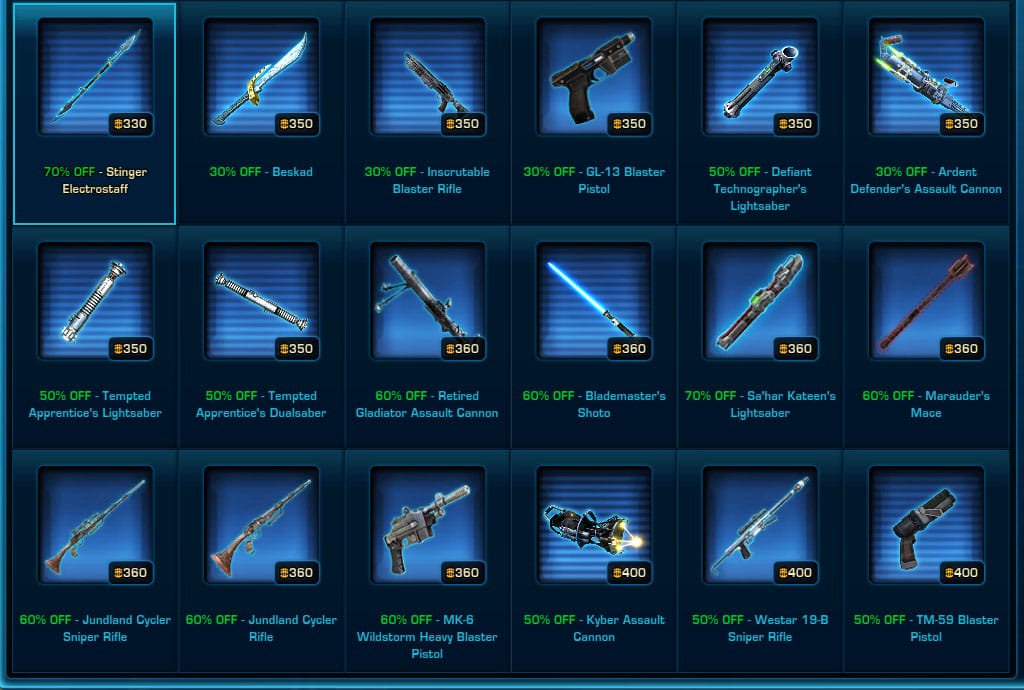Choose the Beskad blade listing
The image size is (1024, 690).
point(261,78)
